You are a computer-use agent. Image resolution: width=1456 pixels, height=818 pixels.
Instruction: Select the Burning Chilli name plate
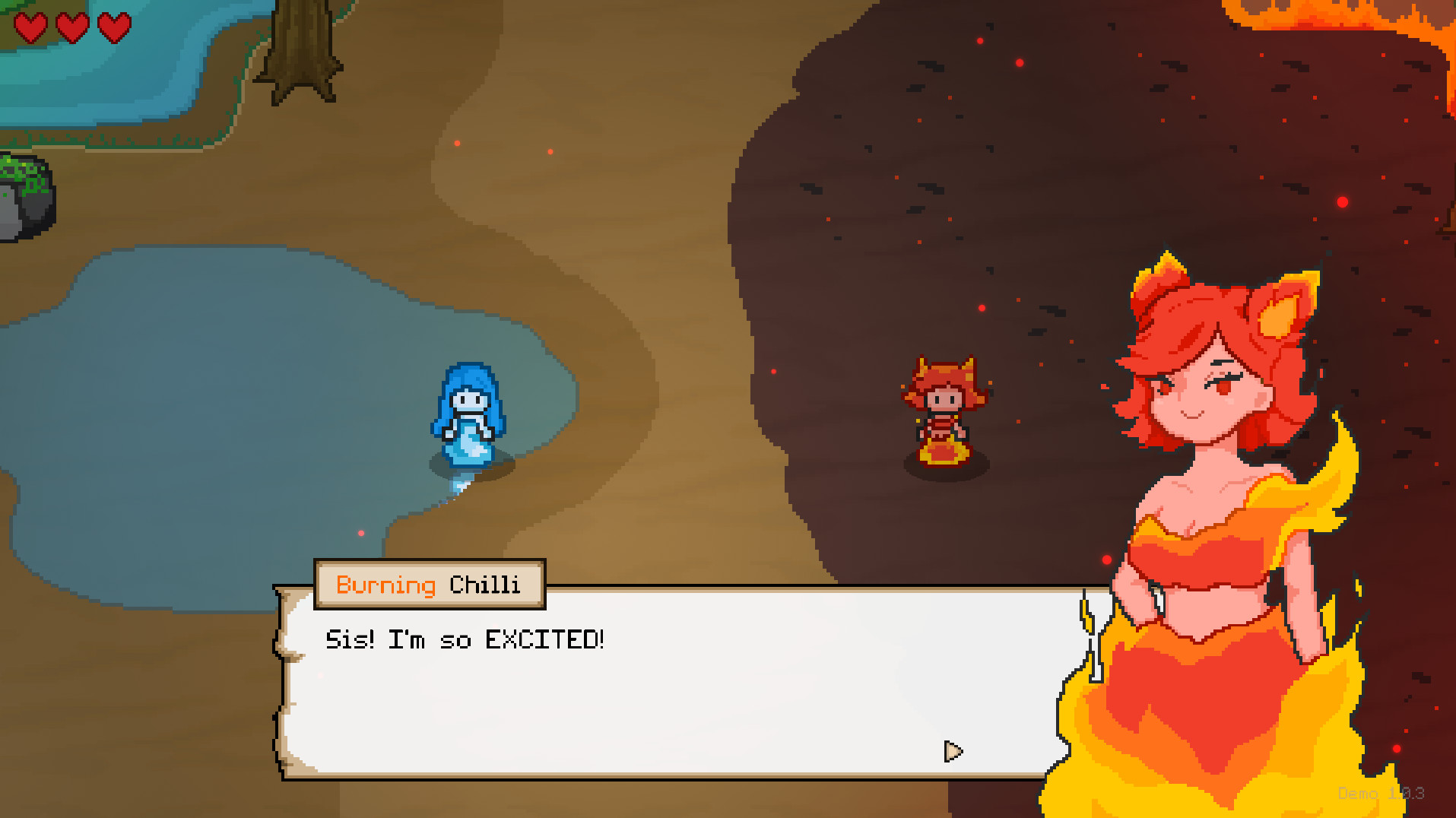(x=428, y=584)
